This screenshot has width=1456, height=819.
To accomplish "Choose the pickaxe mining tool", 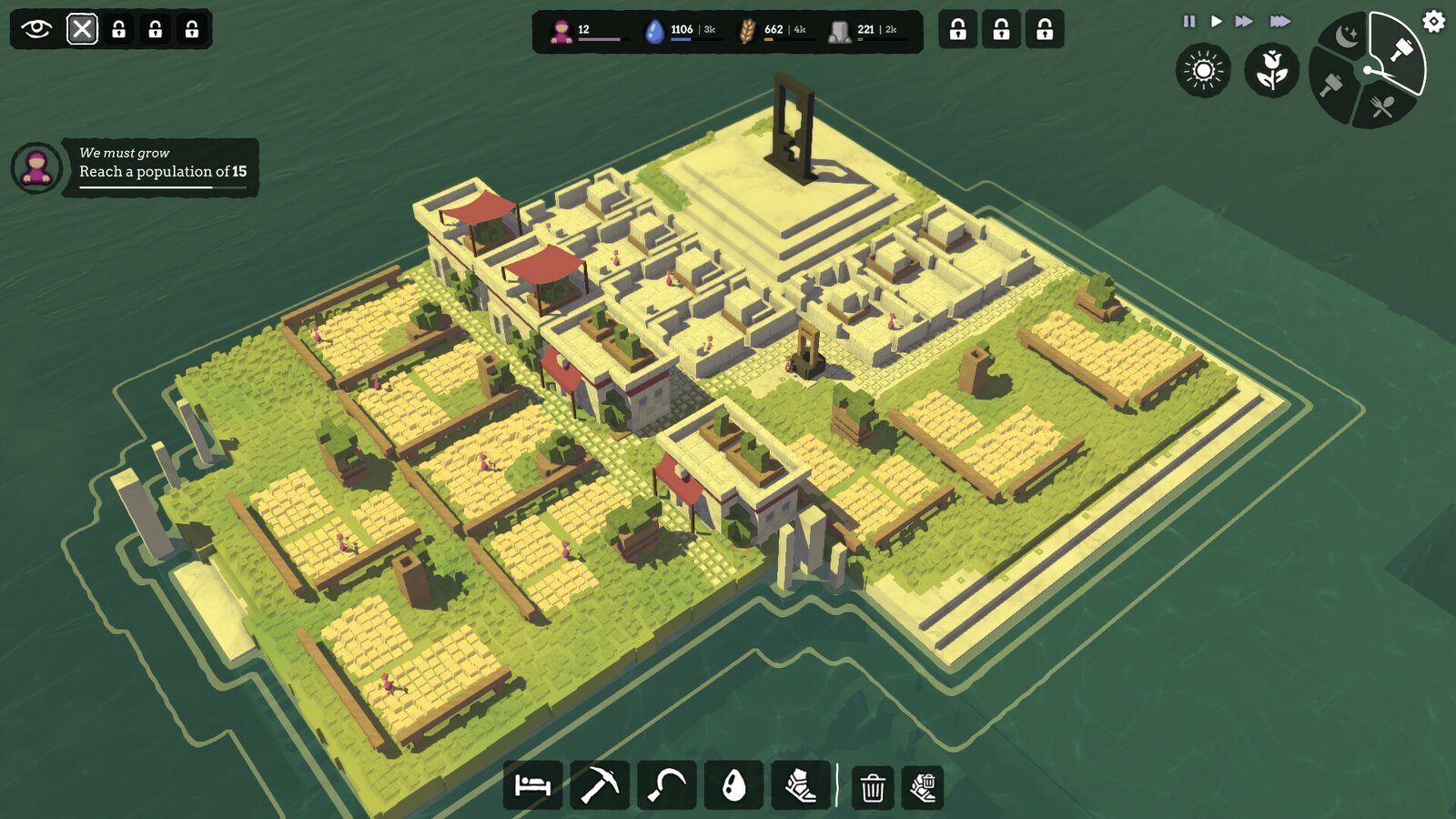I will pyautogui.click(x=600, y=784).
